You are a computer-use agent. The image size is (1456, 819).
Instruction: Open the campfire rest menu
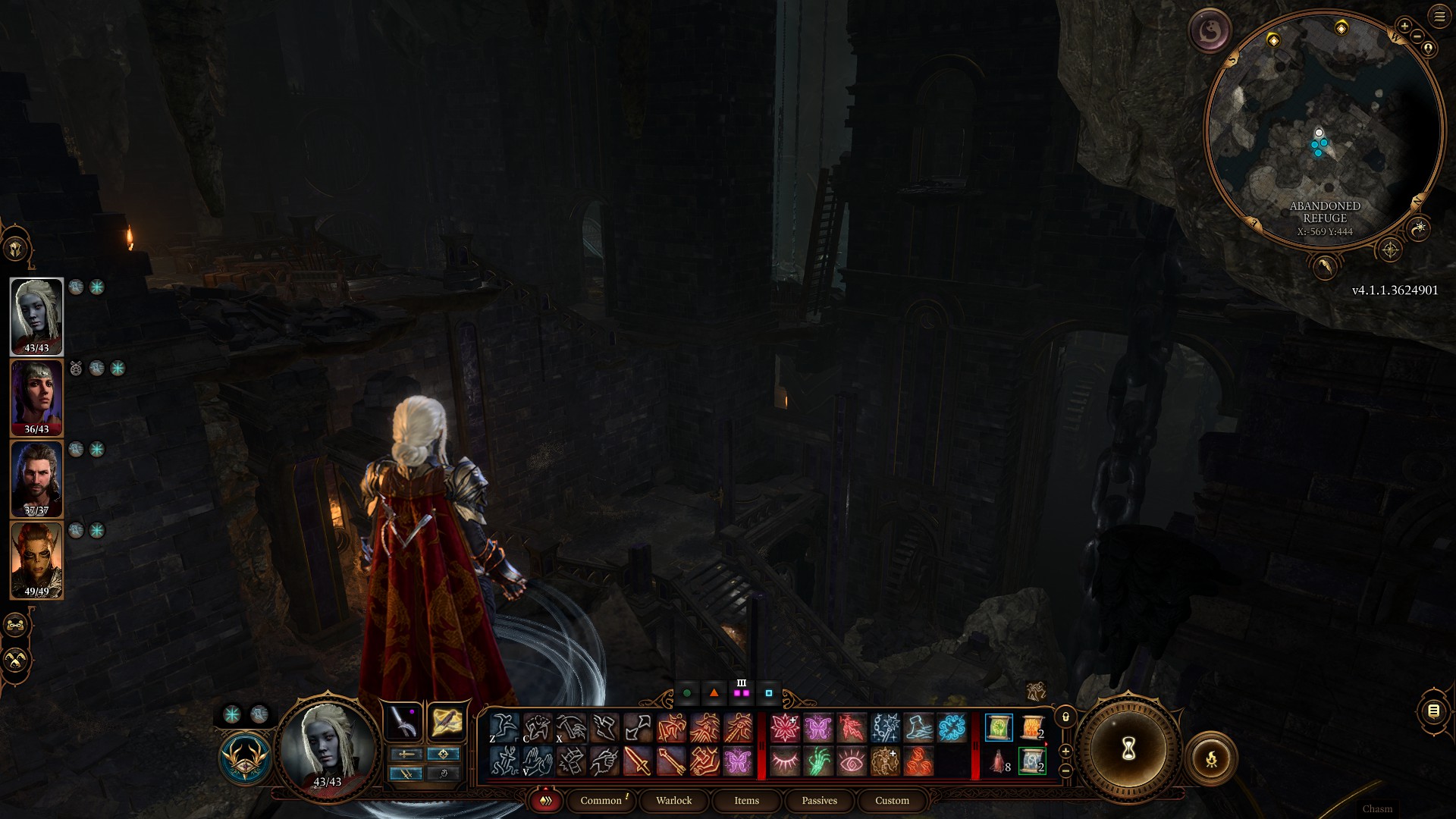[x=1211, y=758]
